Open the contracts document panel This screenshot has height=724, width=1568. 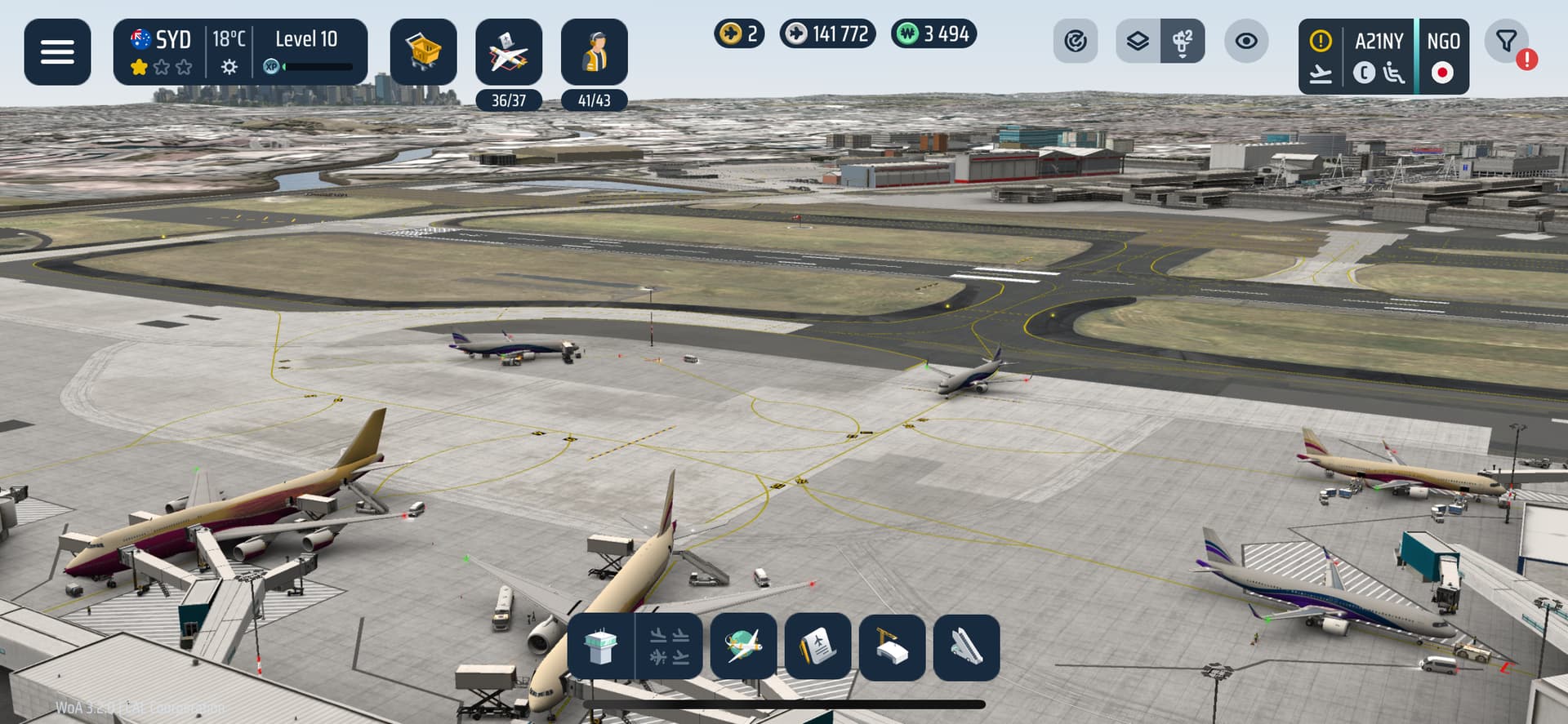[x=817, y=647]
